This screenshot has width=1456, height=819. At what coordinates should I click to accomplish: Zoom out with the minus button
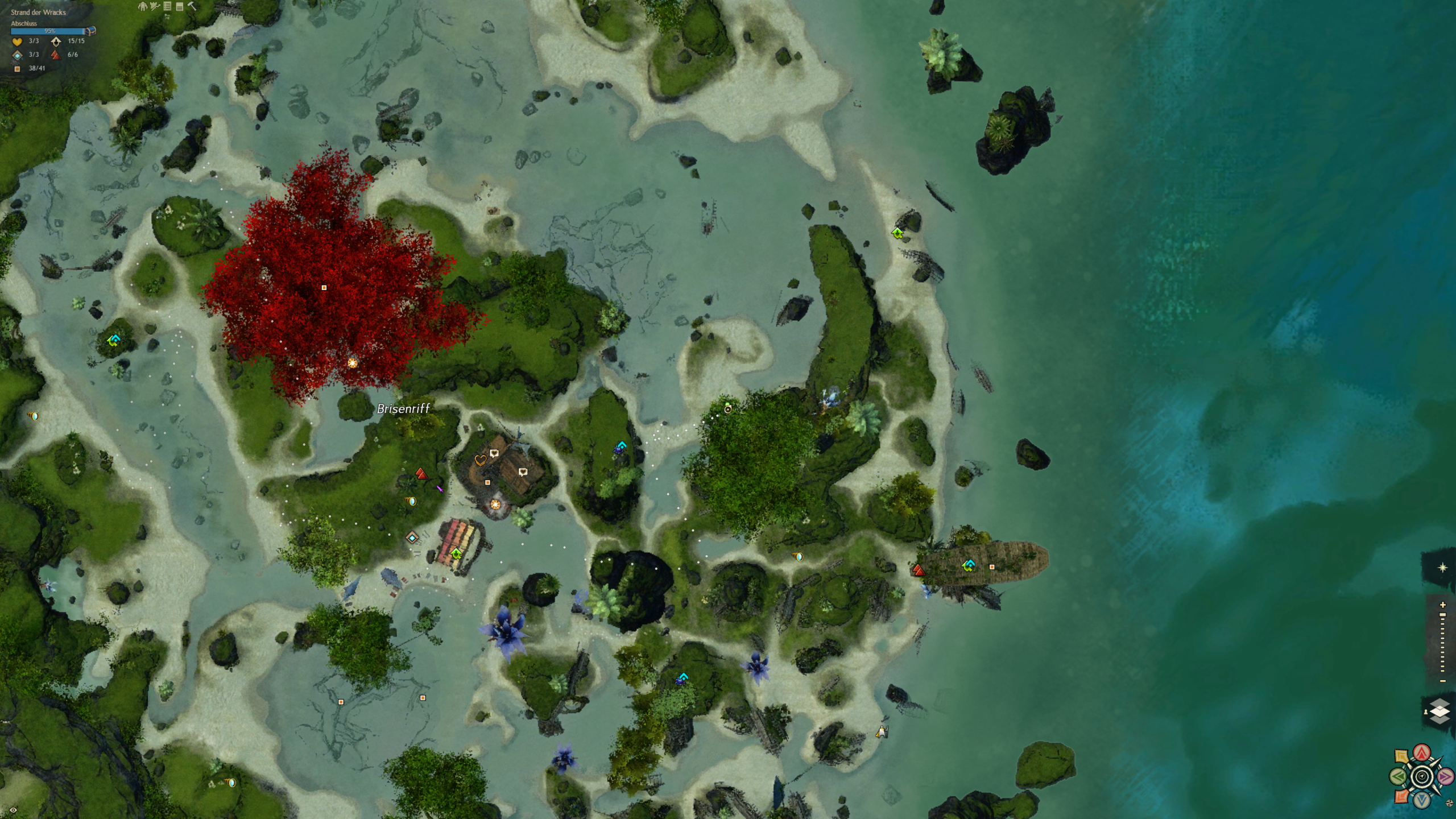coord(1443,681)
